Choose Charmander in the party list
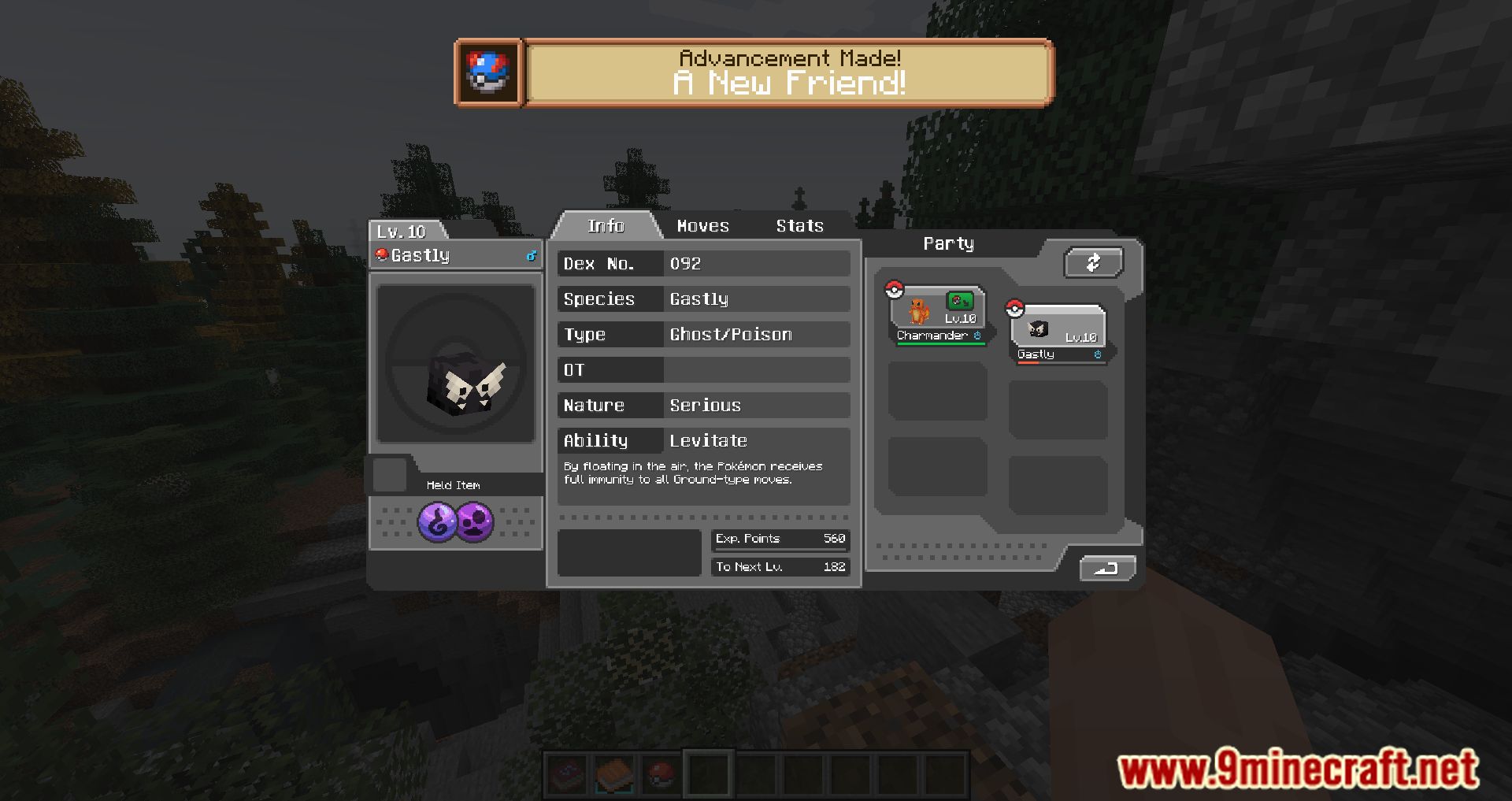Screen dimensions: 1512x801 click(937, 315)
